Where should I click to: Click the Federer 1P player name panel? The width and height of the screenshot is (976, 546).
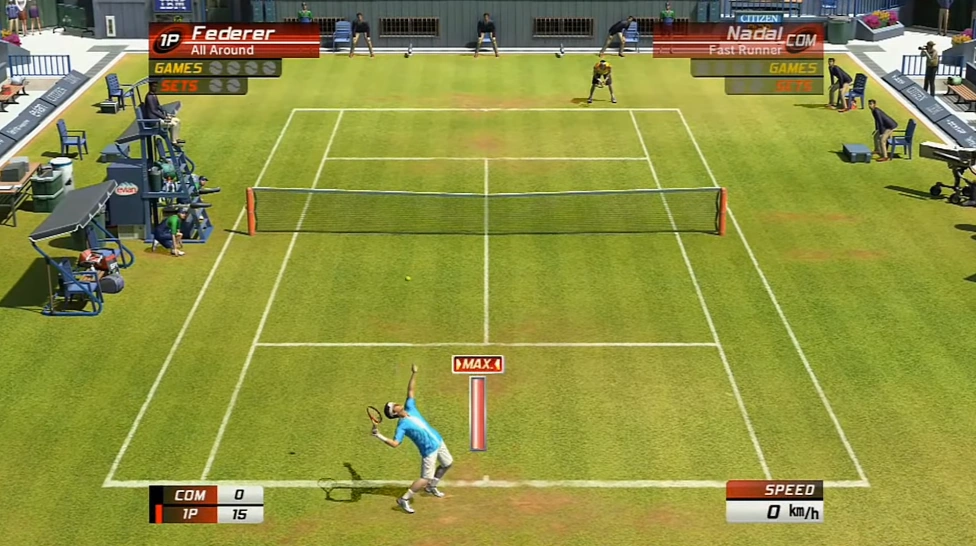click(x=235, y=40)
